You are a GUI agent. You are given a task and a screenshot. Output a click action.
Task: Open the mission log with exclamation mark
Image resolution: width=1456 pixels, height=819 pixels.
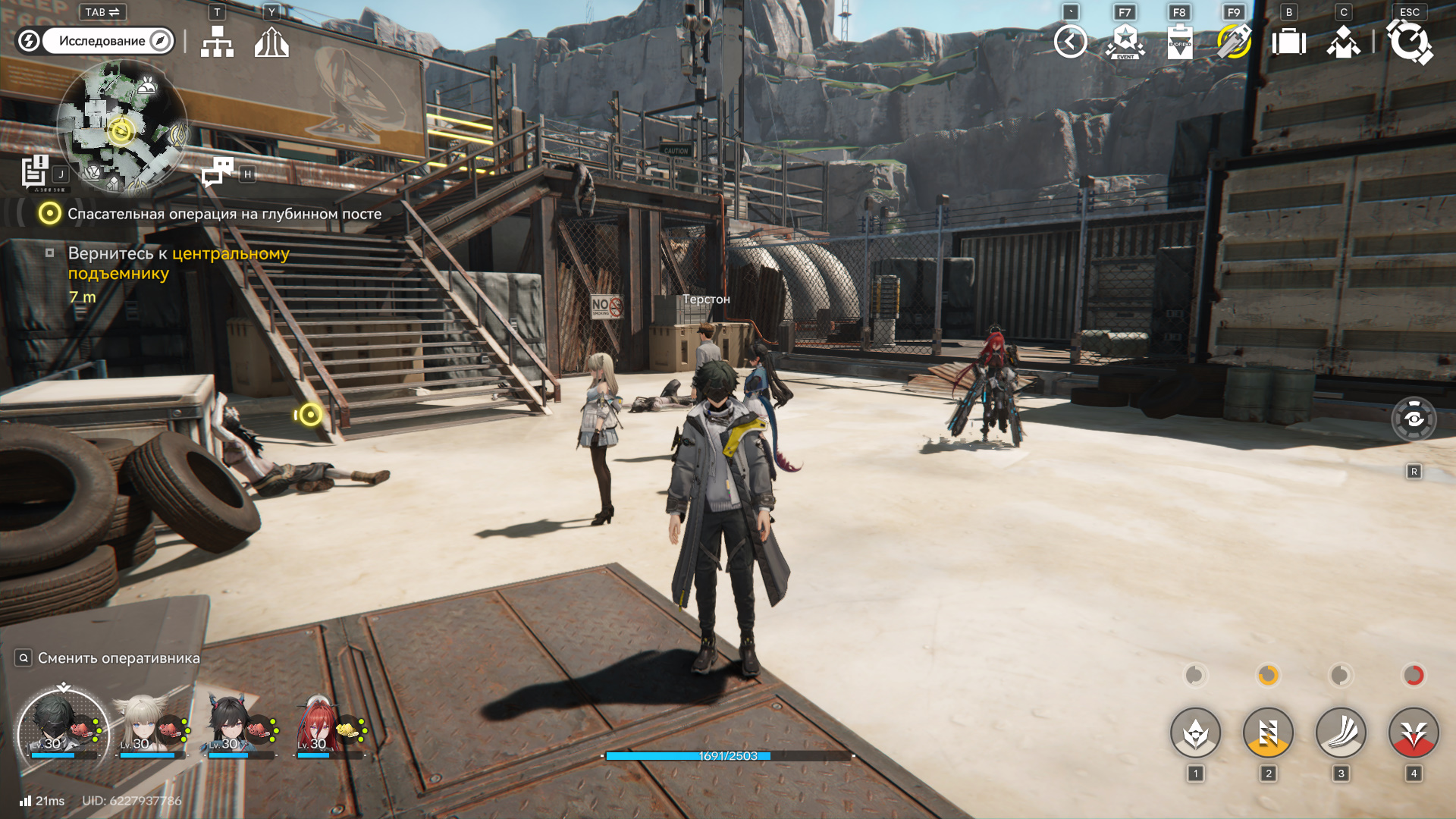pyautogui.click(x=35, y=171)
